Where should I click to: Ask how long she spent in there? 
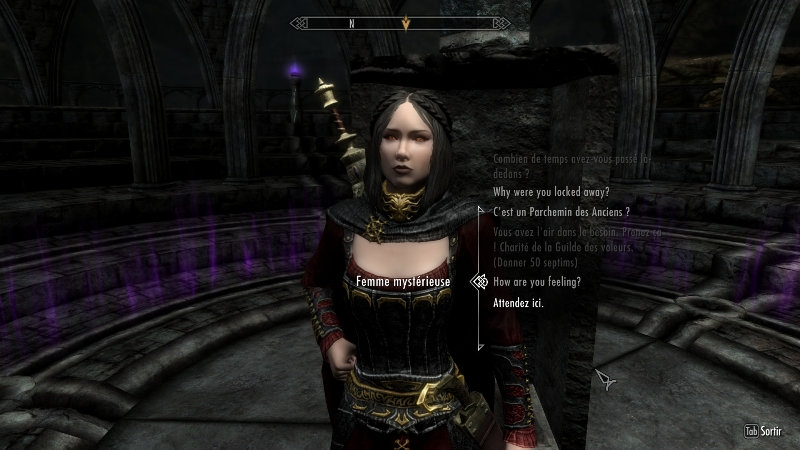point(571,164)
